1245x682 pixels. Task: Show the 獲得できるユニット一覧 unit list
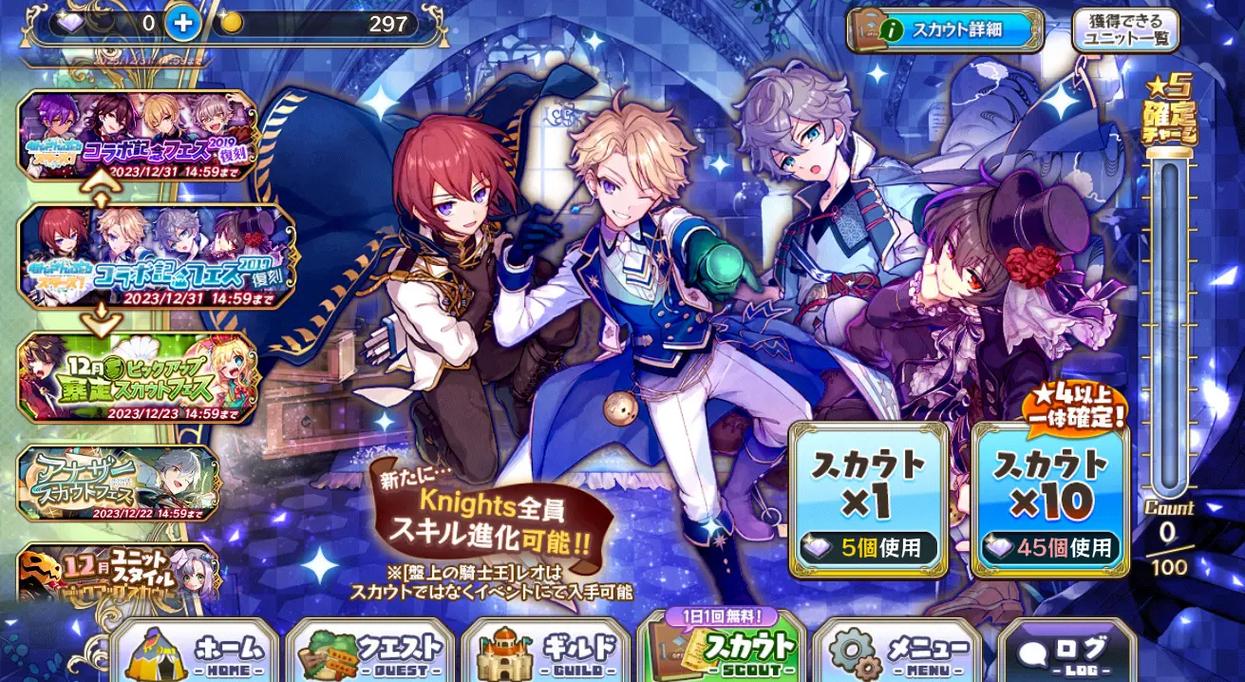point(1125,30)
